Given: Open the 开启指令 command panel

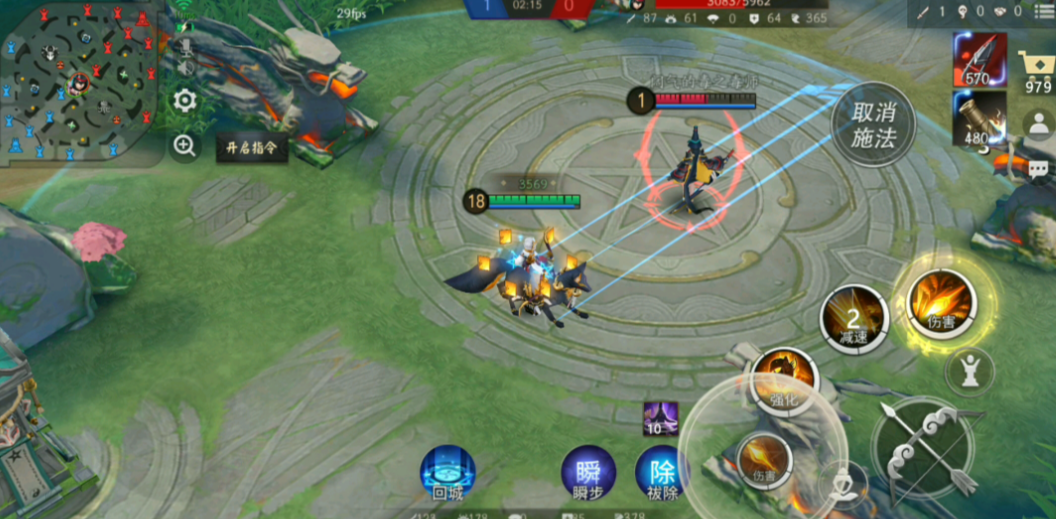Looking at the screenshot, I should tap(251, 147).
